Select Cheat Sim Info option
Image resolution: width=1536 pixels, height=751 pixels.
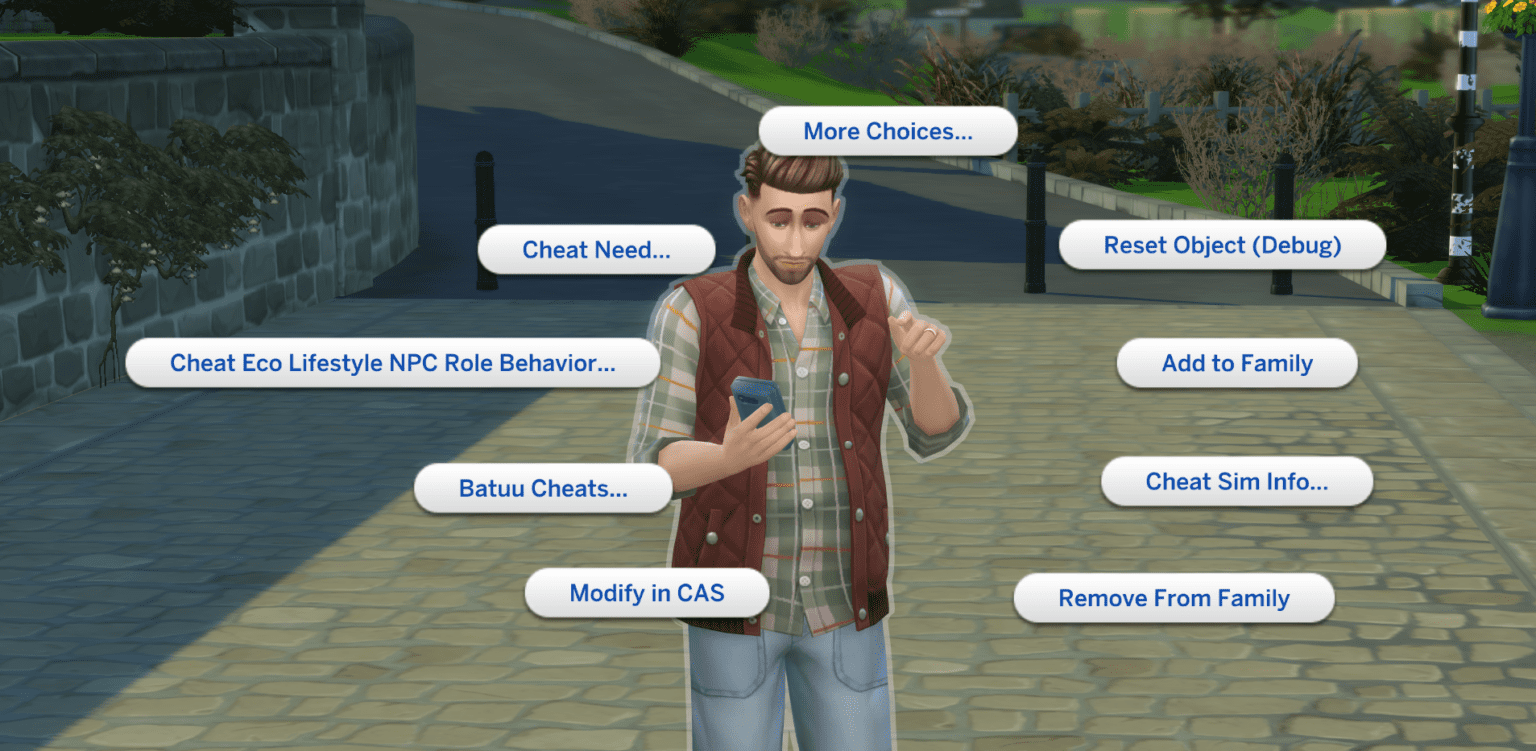[x=1237, y=482]
